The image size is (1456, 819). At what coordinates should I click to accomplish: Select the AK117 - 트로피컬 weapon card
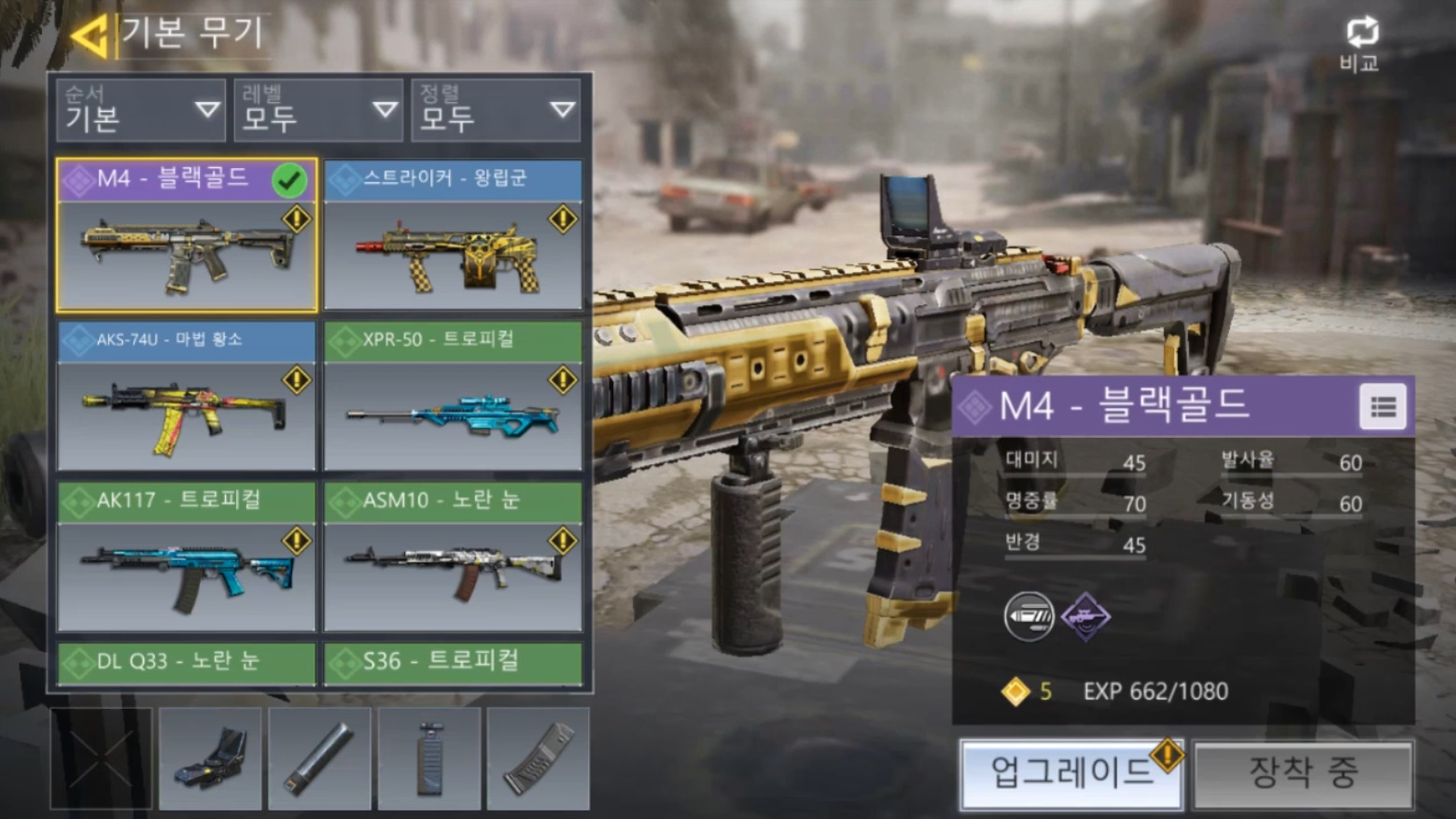(187, 557)
